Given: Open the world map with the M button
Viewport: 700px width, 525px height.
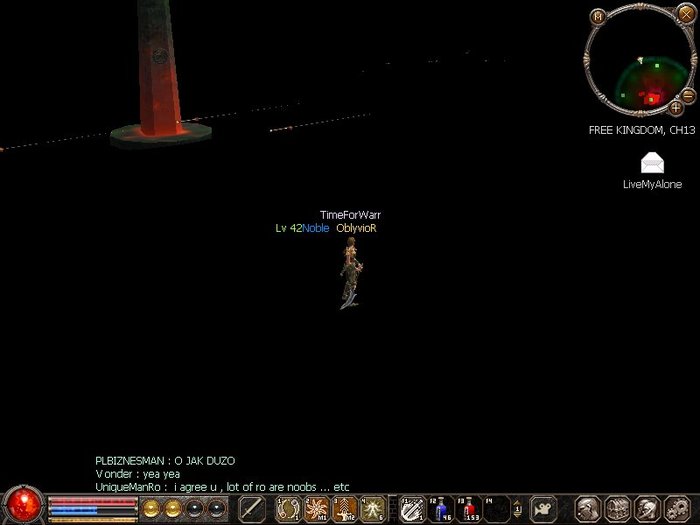Looking at the screenshot, I should (x=597, y=16).
